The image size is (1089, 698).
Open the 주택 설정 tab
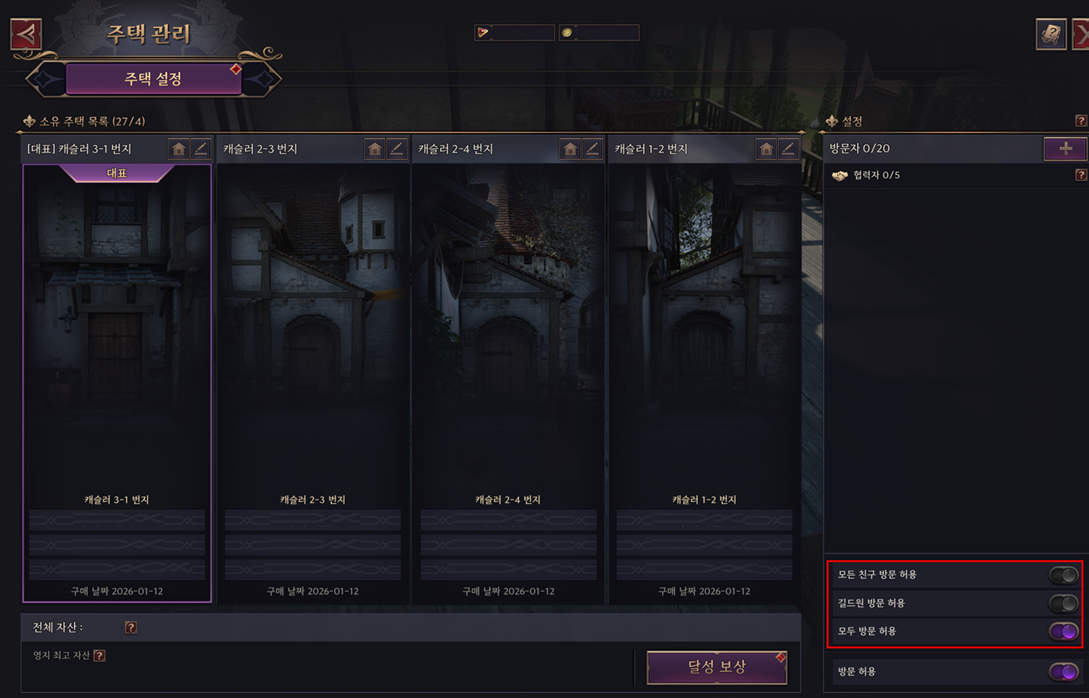[x=153, y=78]
